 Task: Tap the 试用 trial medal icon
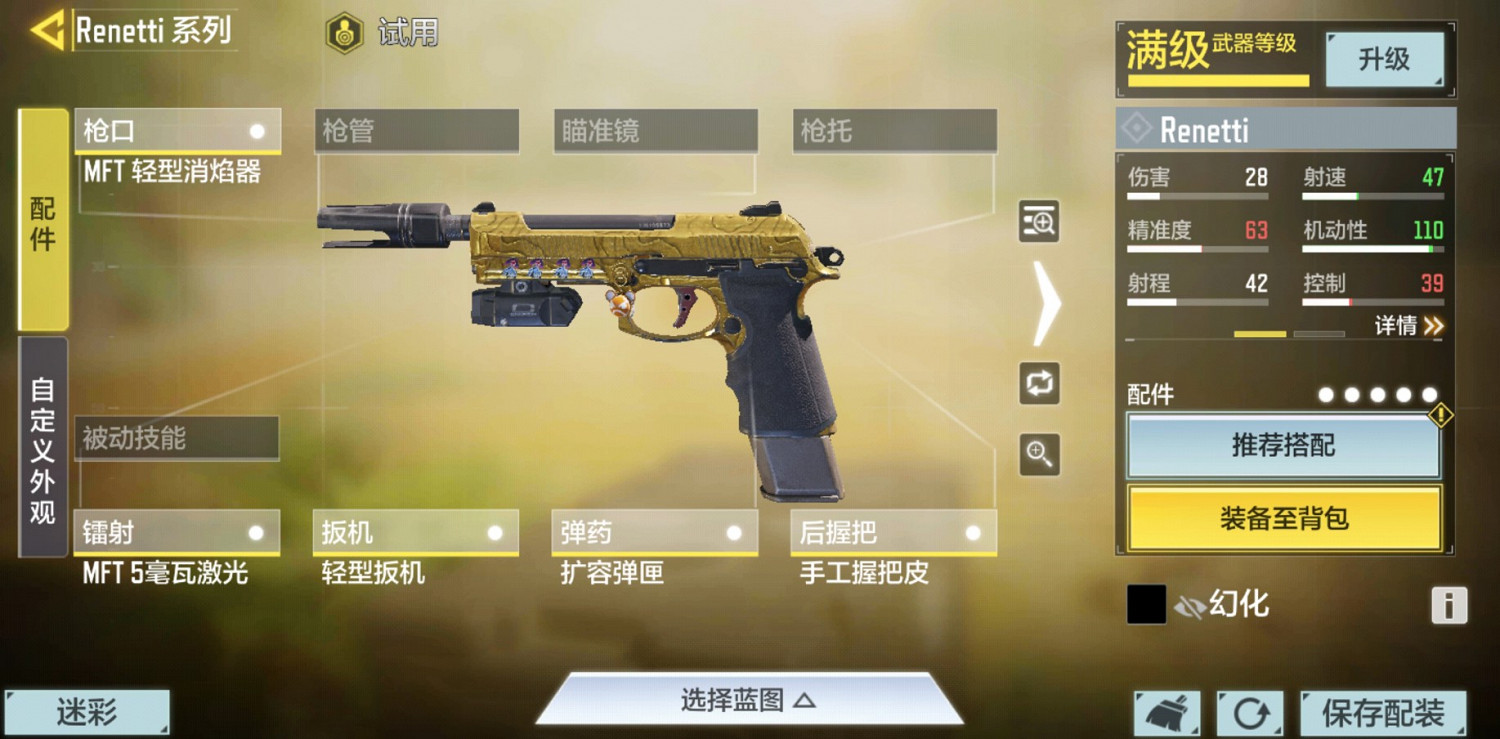(344, 30)
